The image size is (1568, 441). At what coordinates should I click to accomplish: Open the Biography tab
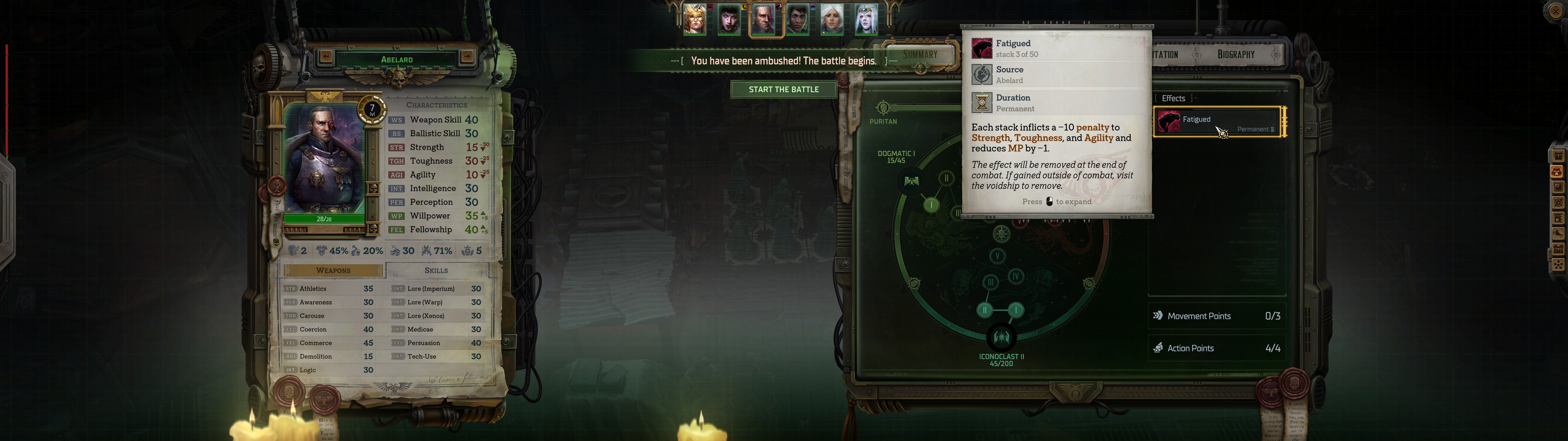[1236, 55]
